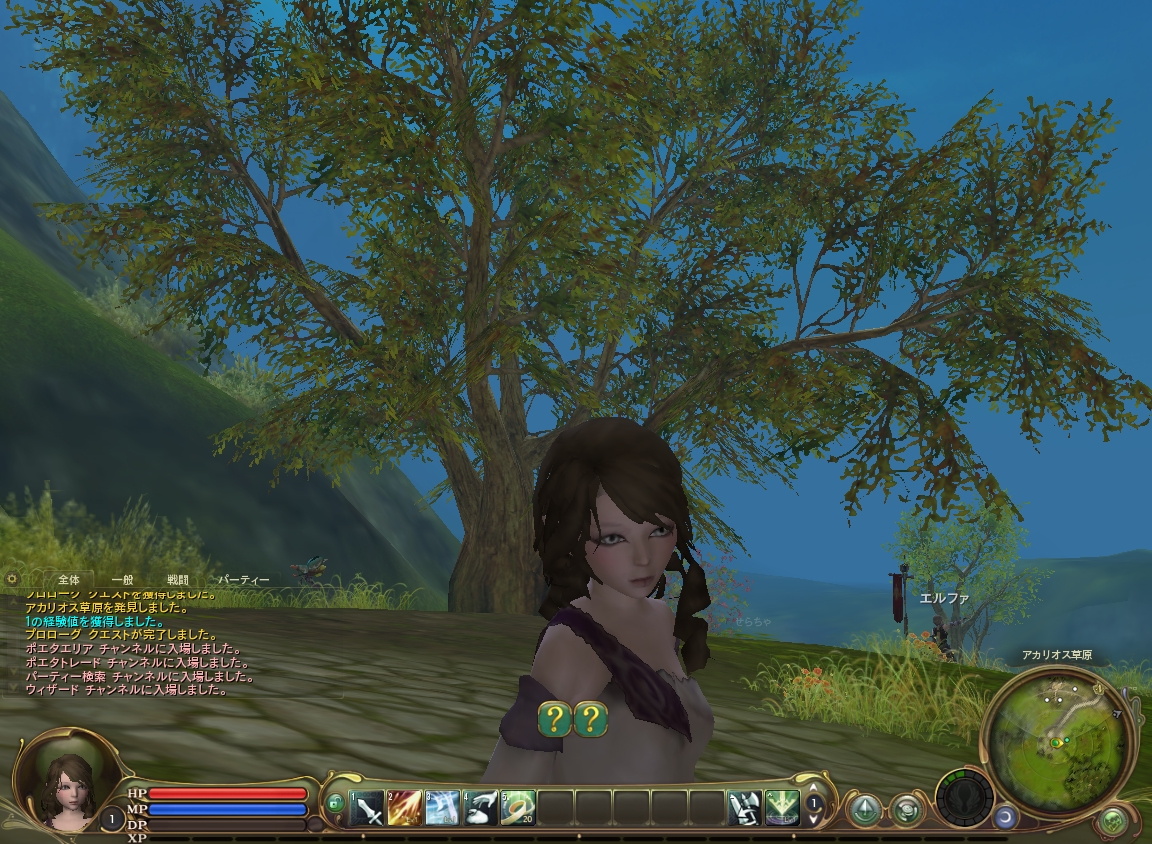Click the green downward arrow skill icon
Screen dimensions: 1152x844
pyautogui.click(x=782, y=807)
